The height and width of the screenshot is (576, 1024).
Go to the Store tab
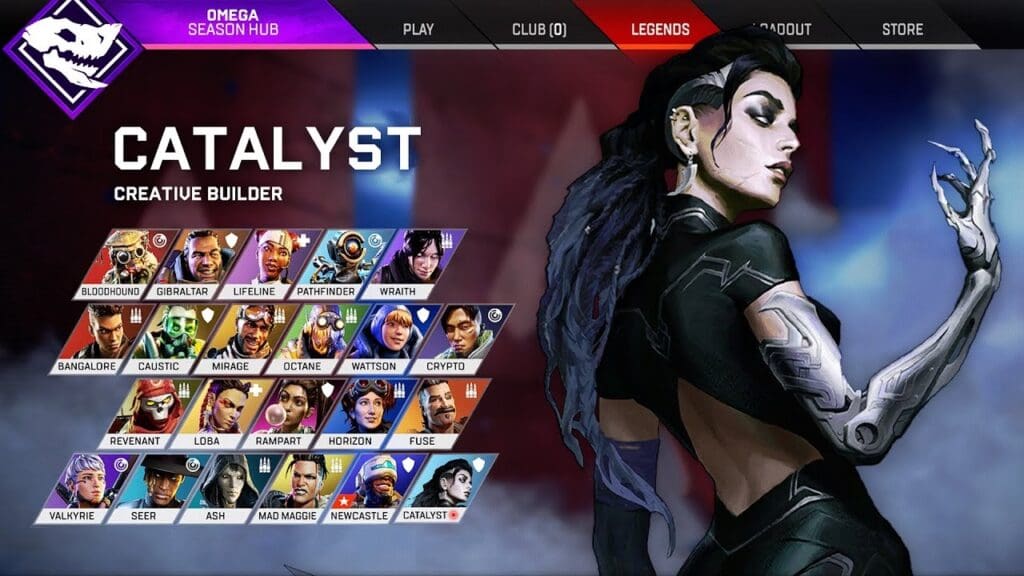point(902,29)
